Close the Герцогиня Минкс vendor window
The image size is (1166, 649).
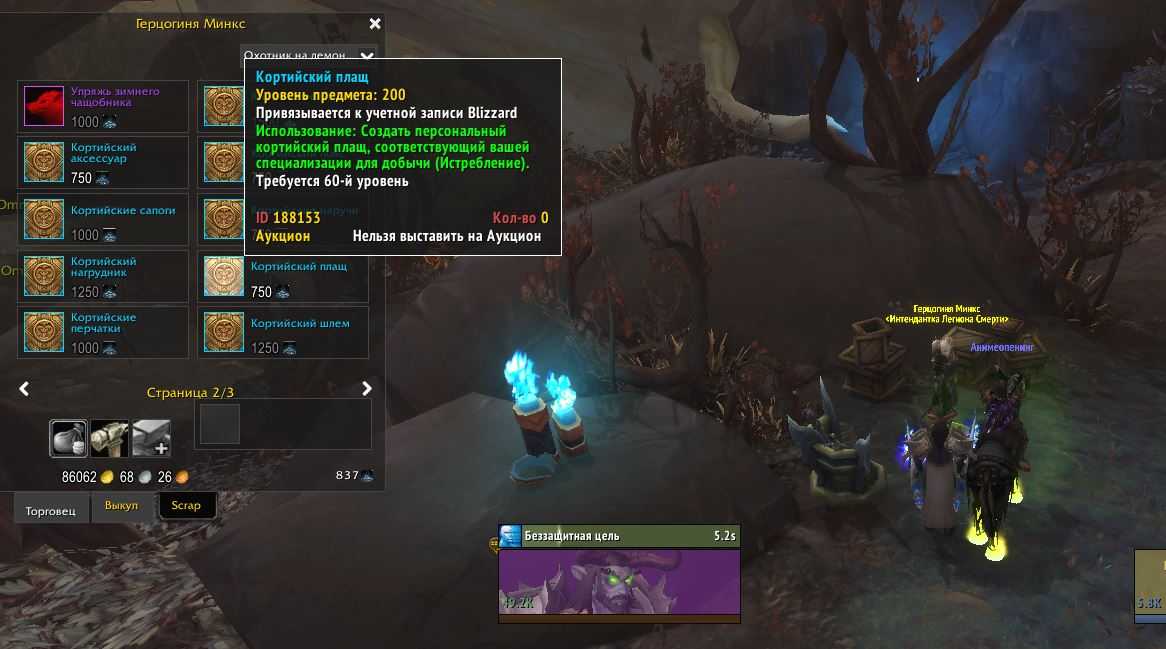(x=375, y=24)
